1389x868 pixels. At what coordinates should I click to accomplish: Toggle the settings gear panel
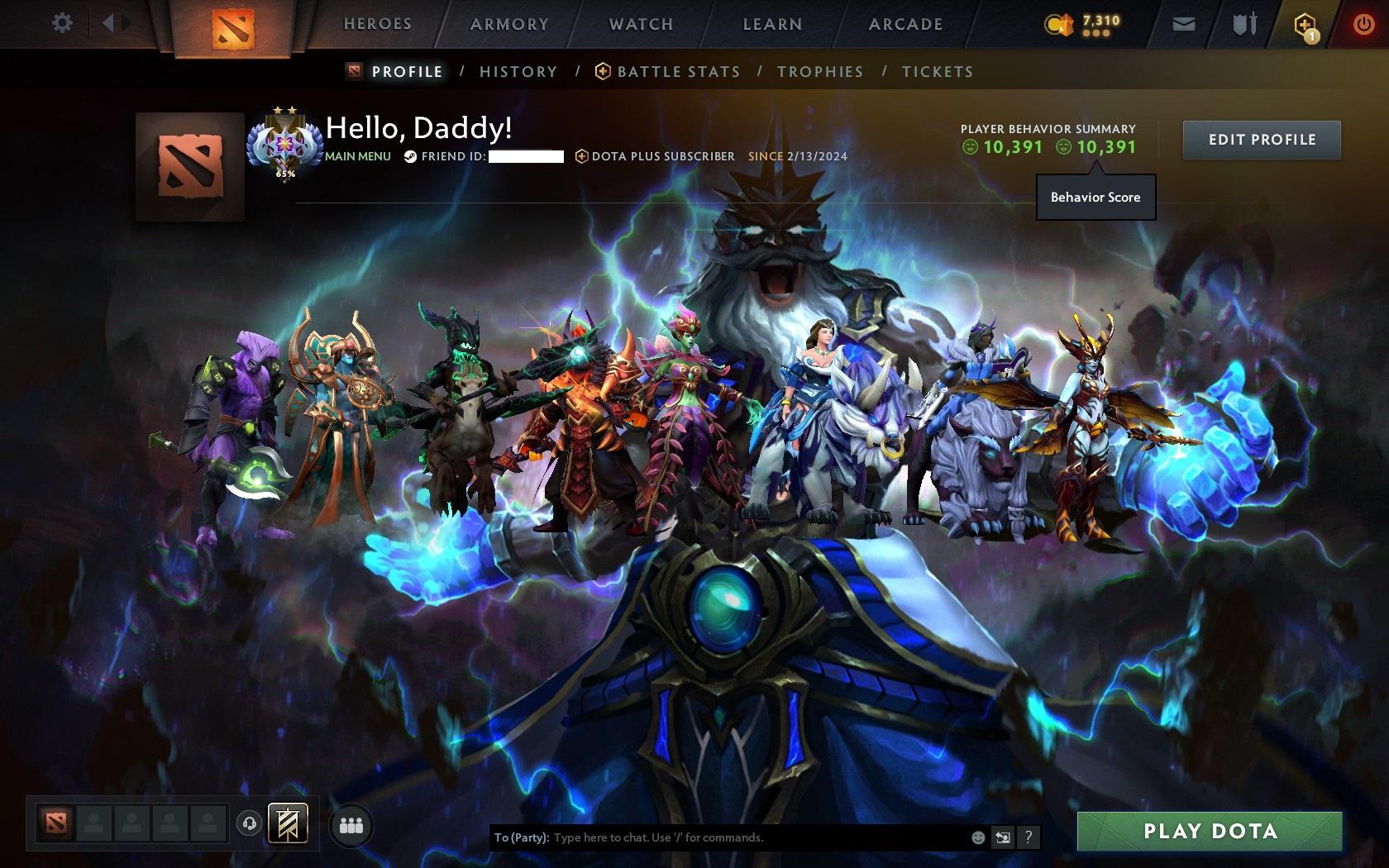(x=60, y=23)
